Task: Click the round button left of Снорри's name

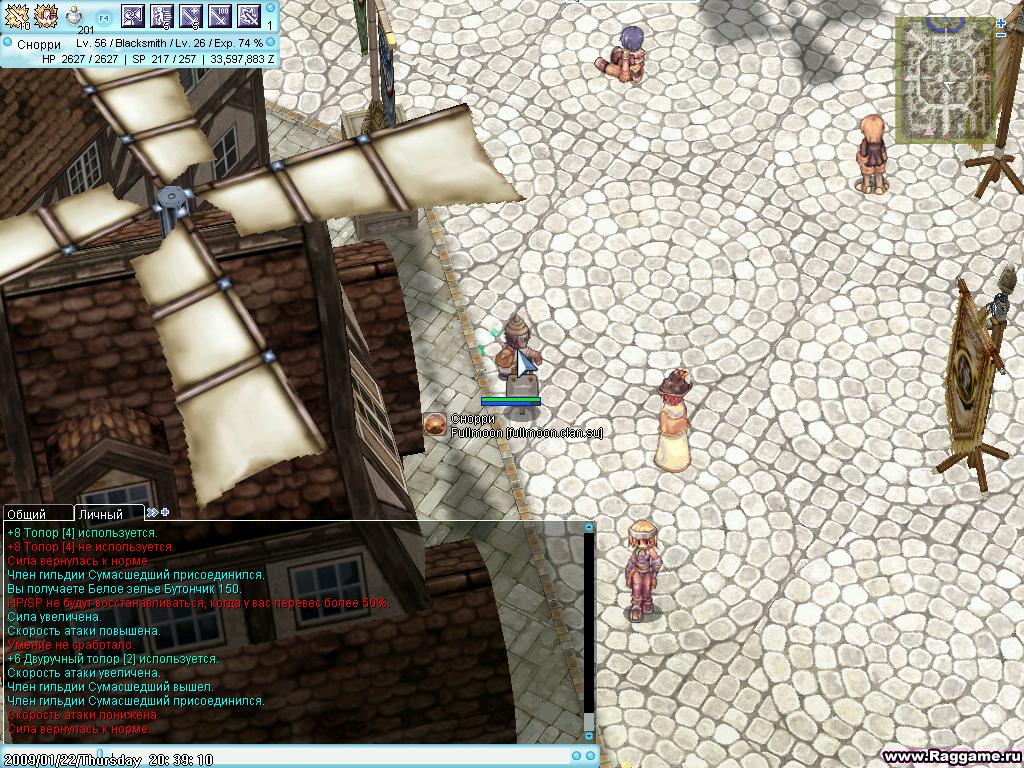Action: 434,424
